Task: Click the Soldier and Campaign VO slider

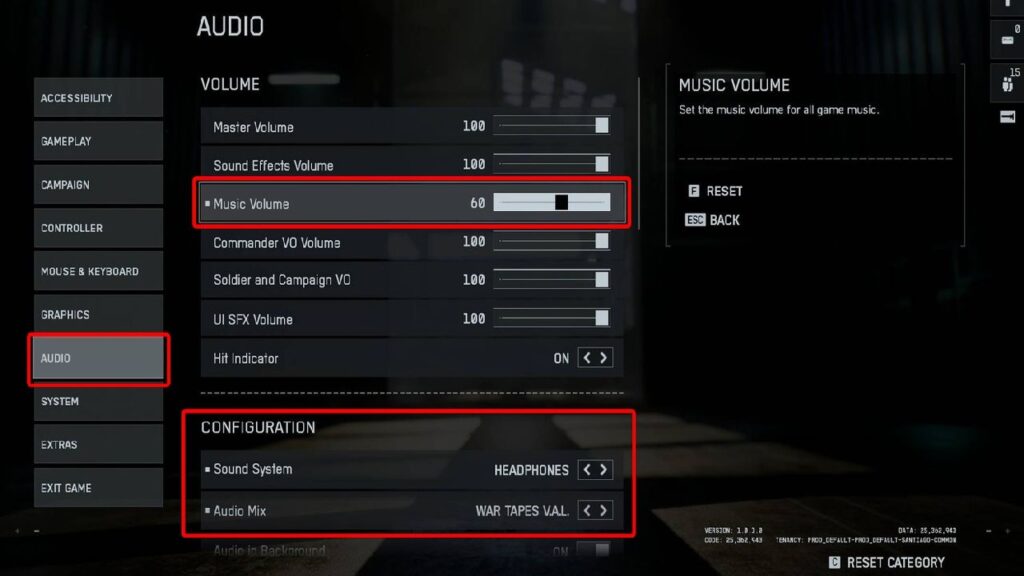Action: (x=552, y=280)
